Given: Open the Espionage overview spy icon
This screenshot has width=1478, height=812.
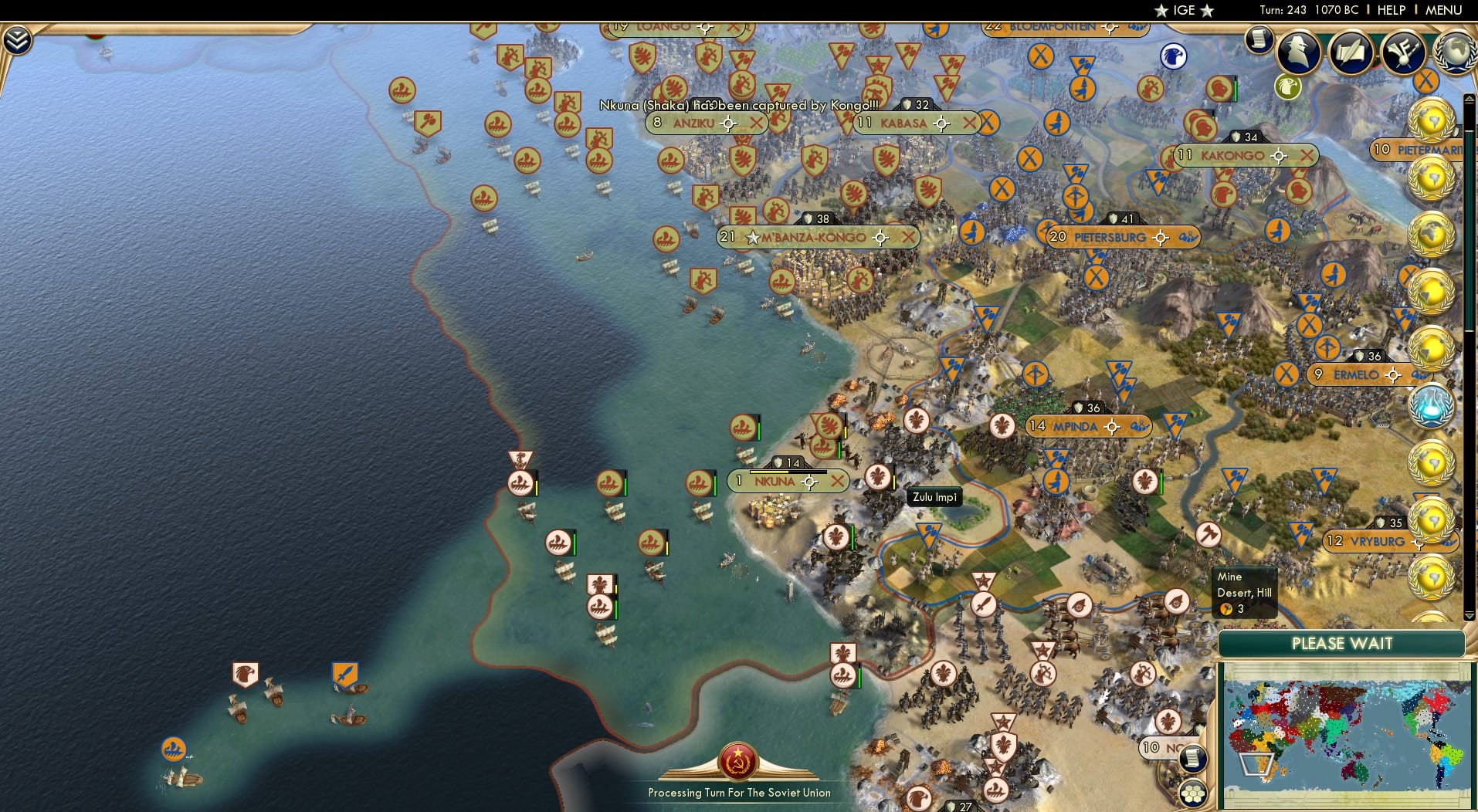Looking at the screenshot, I should point(1297,52).
